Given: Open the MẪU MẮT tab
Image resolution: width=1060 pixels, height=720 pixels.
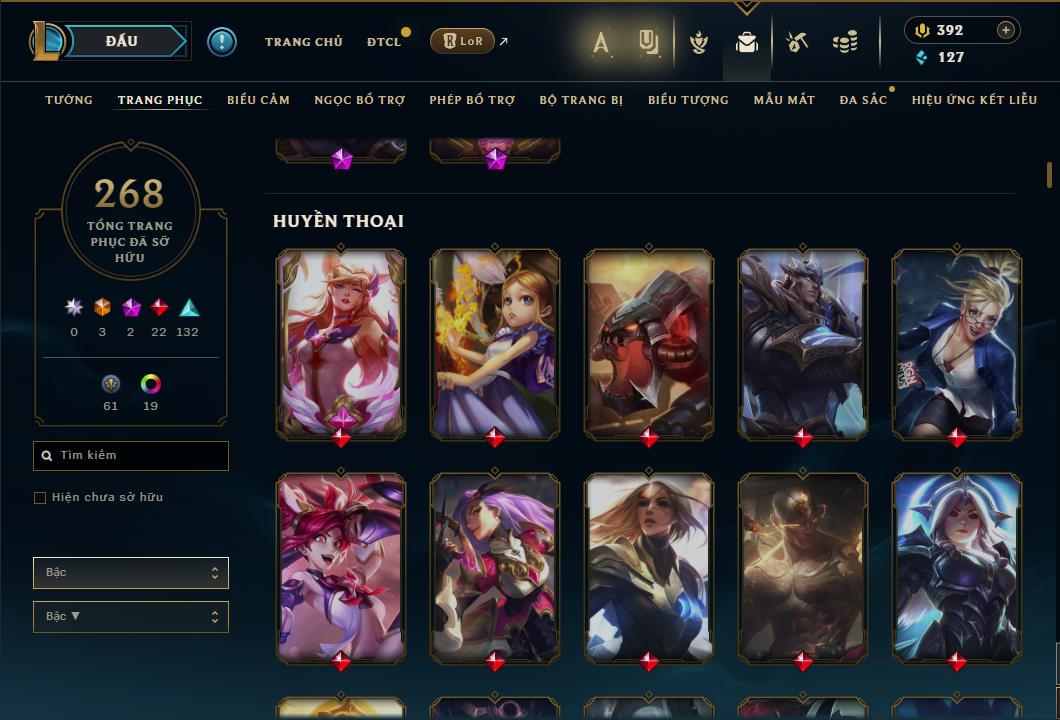Looking at the screenshot, I should point(784,100).
